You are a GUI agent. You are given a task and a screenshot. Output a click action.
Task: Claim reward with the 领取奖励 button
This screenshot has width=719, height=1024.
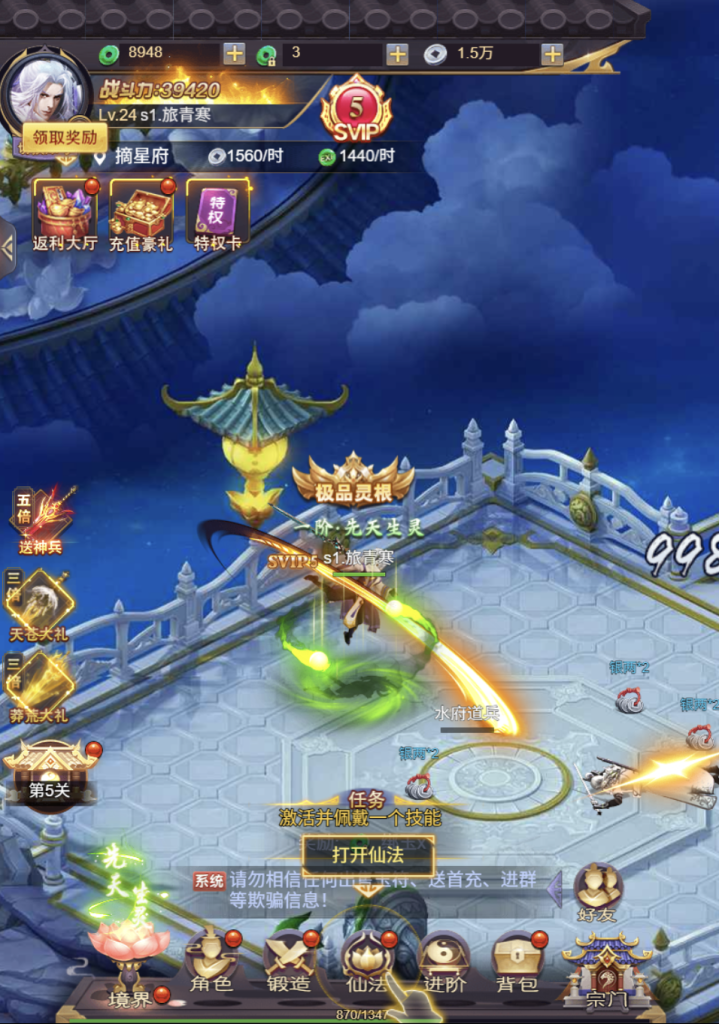pos(65,137)
